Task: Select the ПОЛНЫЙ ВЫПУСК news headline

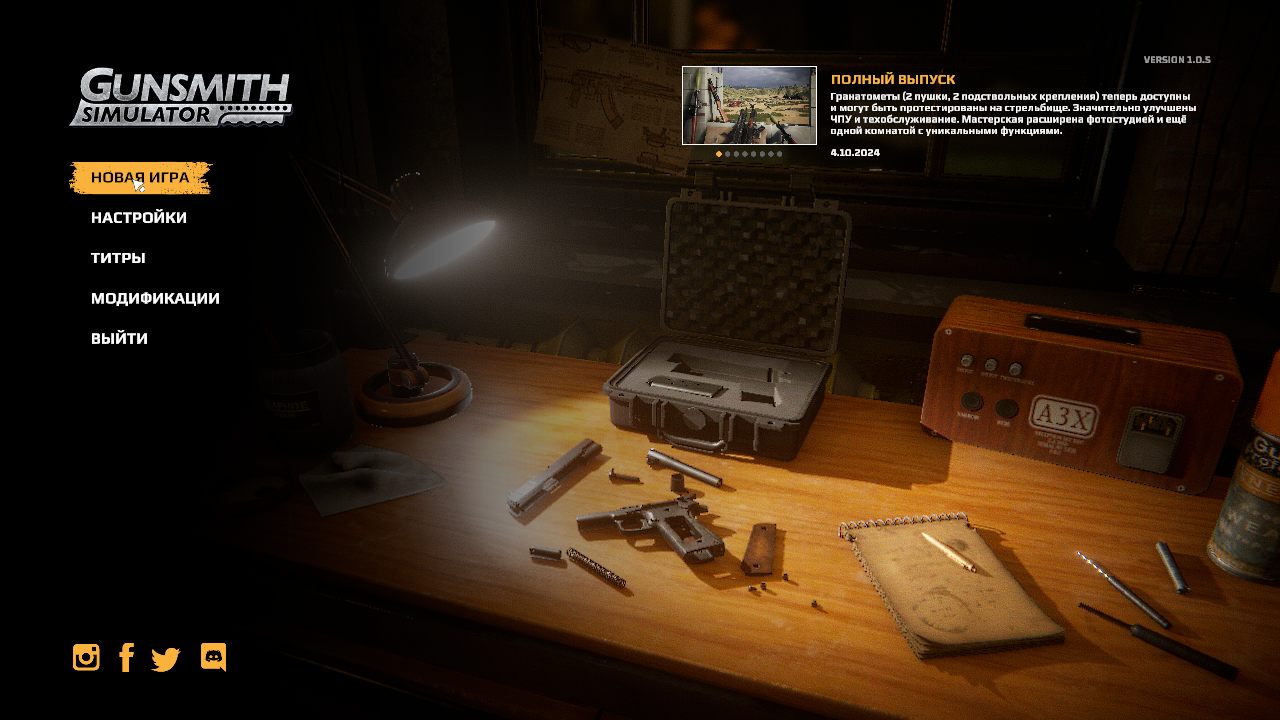Action: (x=893, y=79)
